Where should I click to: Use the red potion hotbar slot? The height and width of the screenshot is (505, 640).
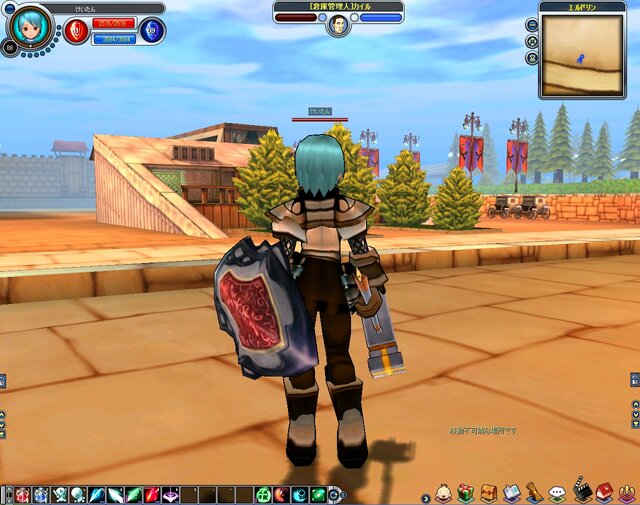(x=22, y=494)
